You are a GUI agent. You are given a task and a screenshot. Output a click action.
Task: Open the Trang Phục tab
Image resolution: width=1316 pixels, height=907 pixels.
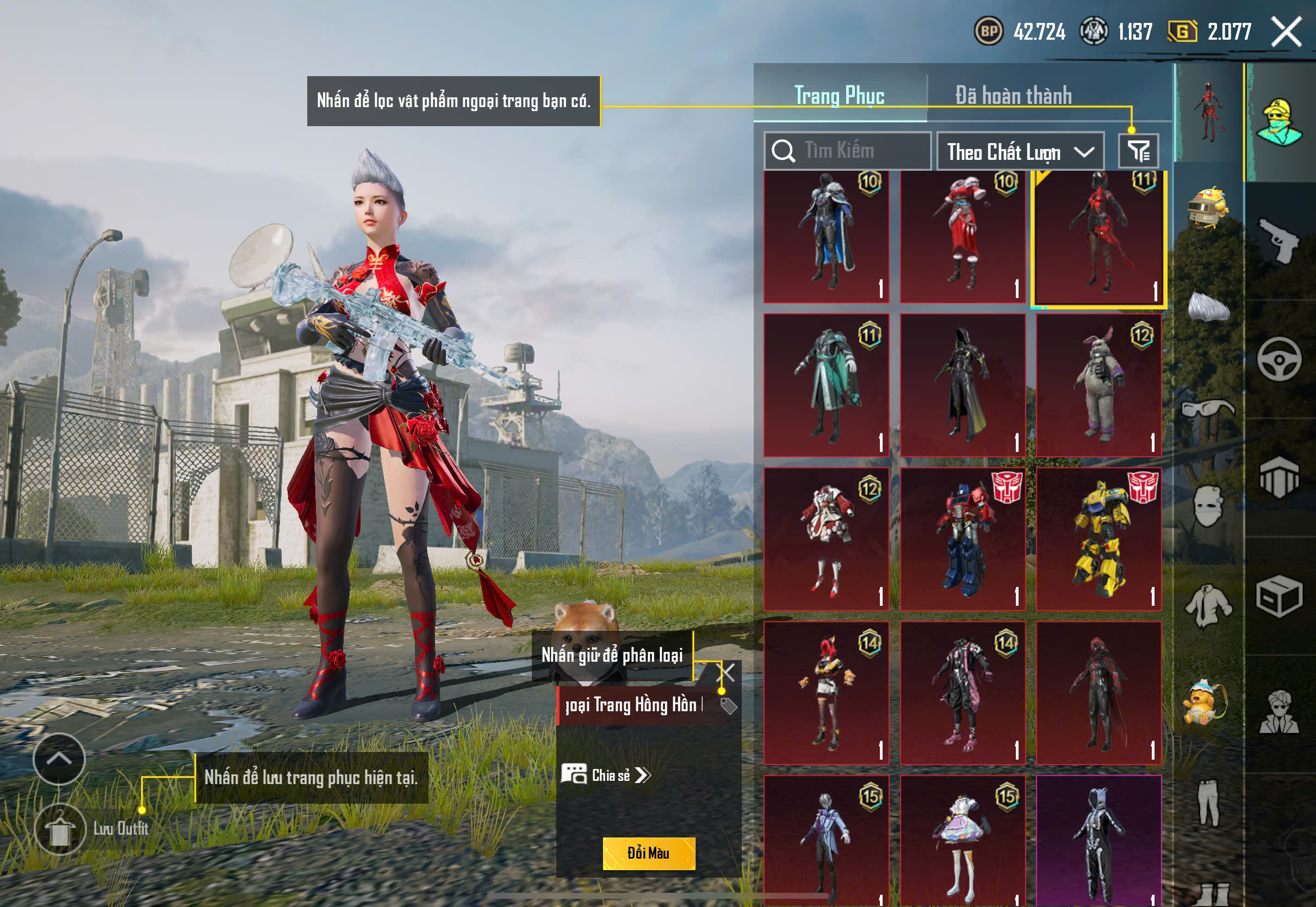click(839, 95)
